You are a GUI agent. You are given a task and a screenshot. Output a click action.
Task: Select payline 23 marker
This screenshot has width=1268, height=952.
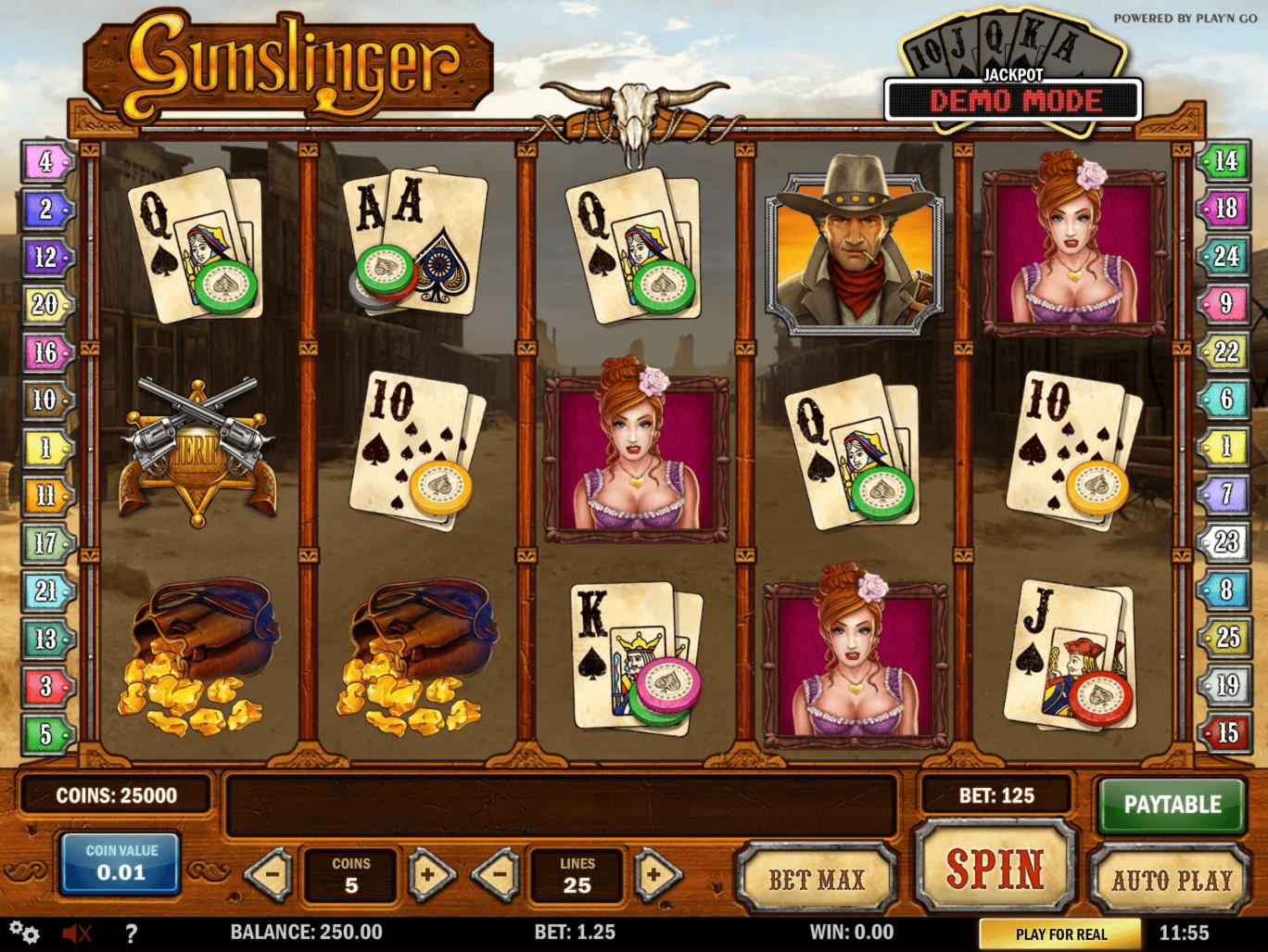tap(1225, 541)
